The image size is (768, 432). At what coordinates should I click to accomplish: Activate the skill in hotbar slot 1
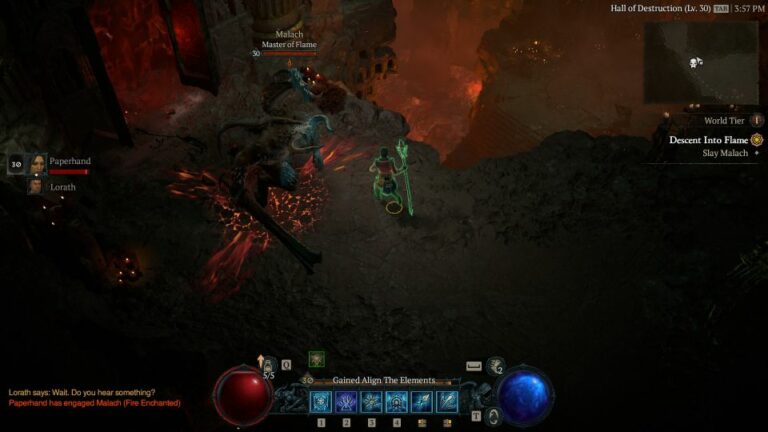point(322,401)
